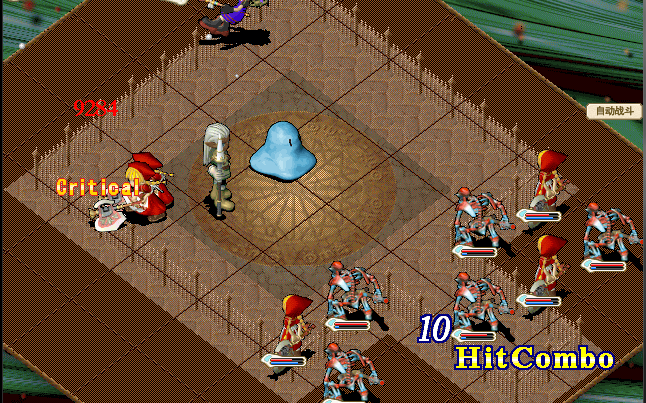Toggle the 自动战斗 auto-battle button
The image size is (646, 403).
point(613,111)
